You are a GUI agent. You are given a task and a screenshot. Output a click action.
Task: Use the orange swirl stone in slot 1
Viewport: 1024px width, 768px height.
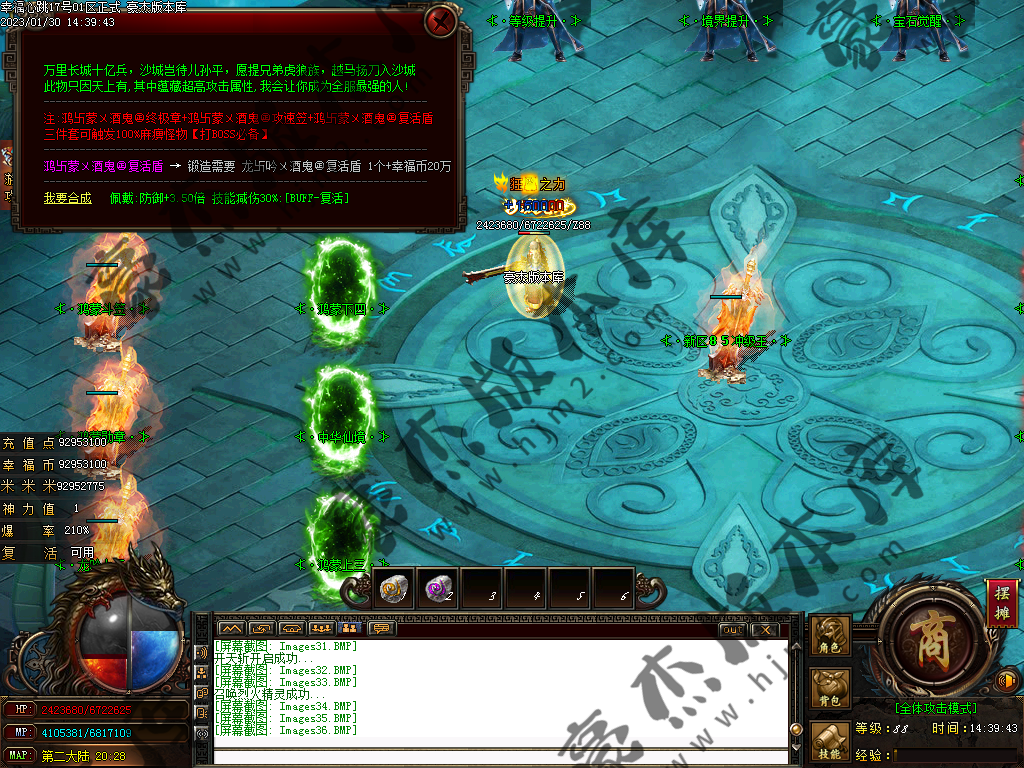[393, 589]
